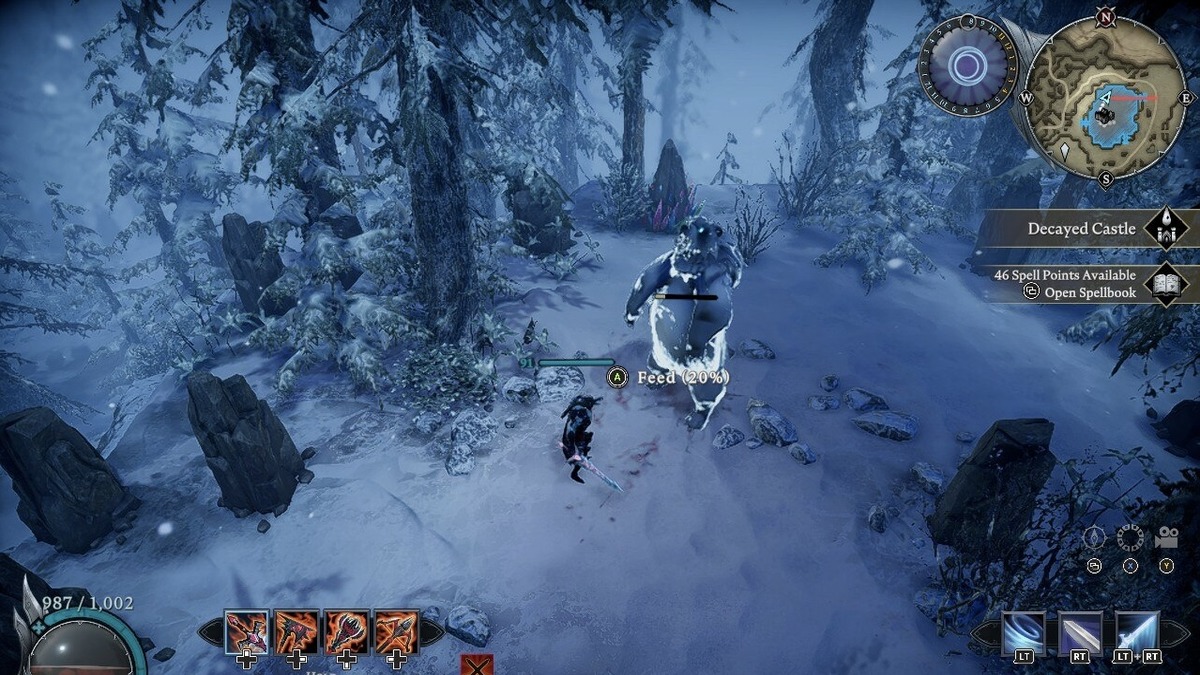Click the red crossed-swords icon
Viewport: 1200px width, 675px height.
click(476, 665)
